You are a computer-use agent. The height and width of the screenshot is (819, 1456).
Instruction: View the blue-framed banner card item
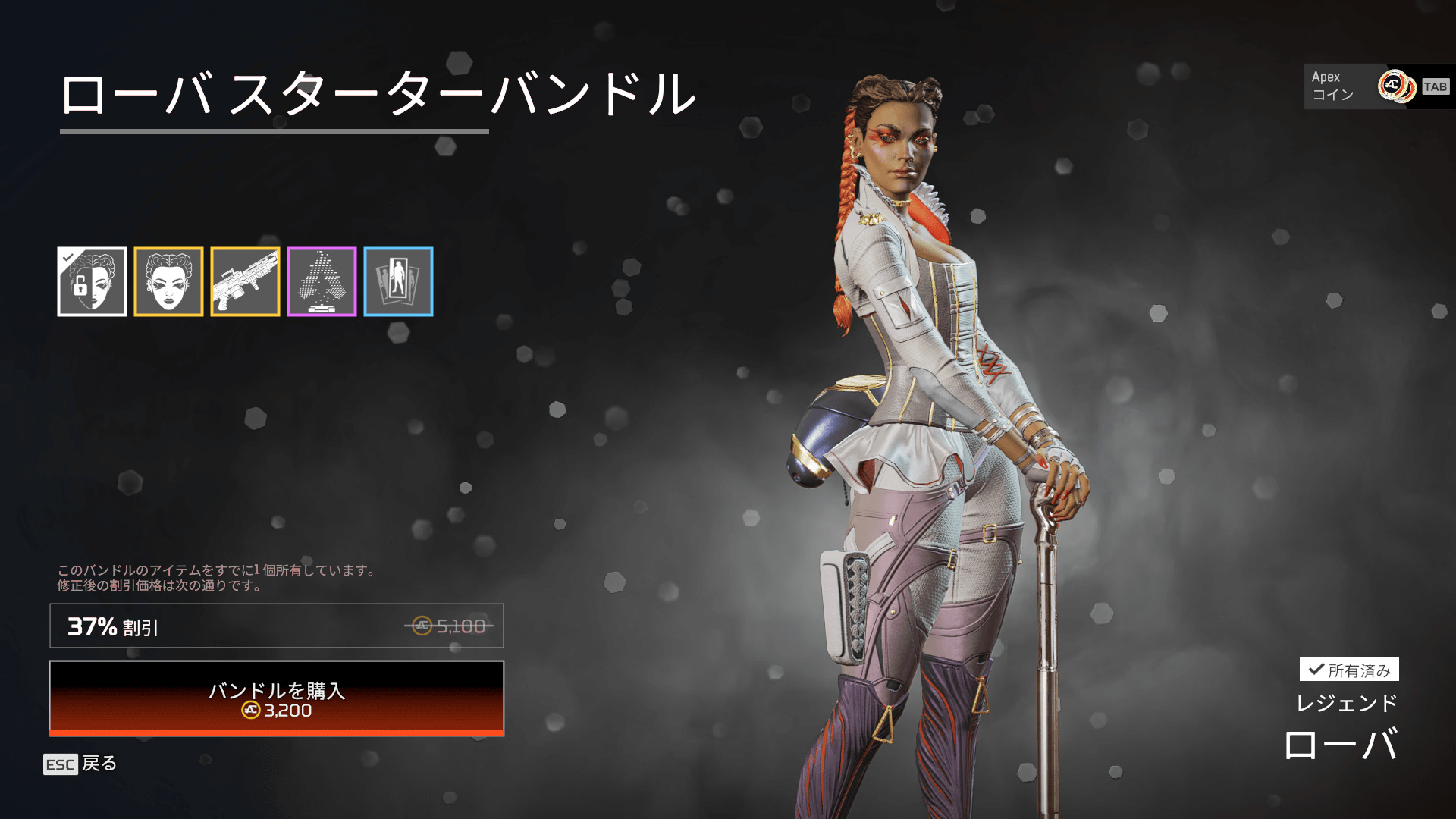398,281
